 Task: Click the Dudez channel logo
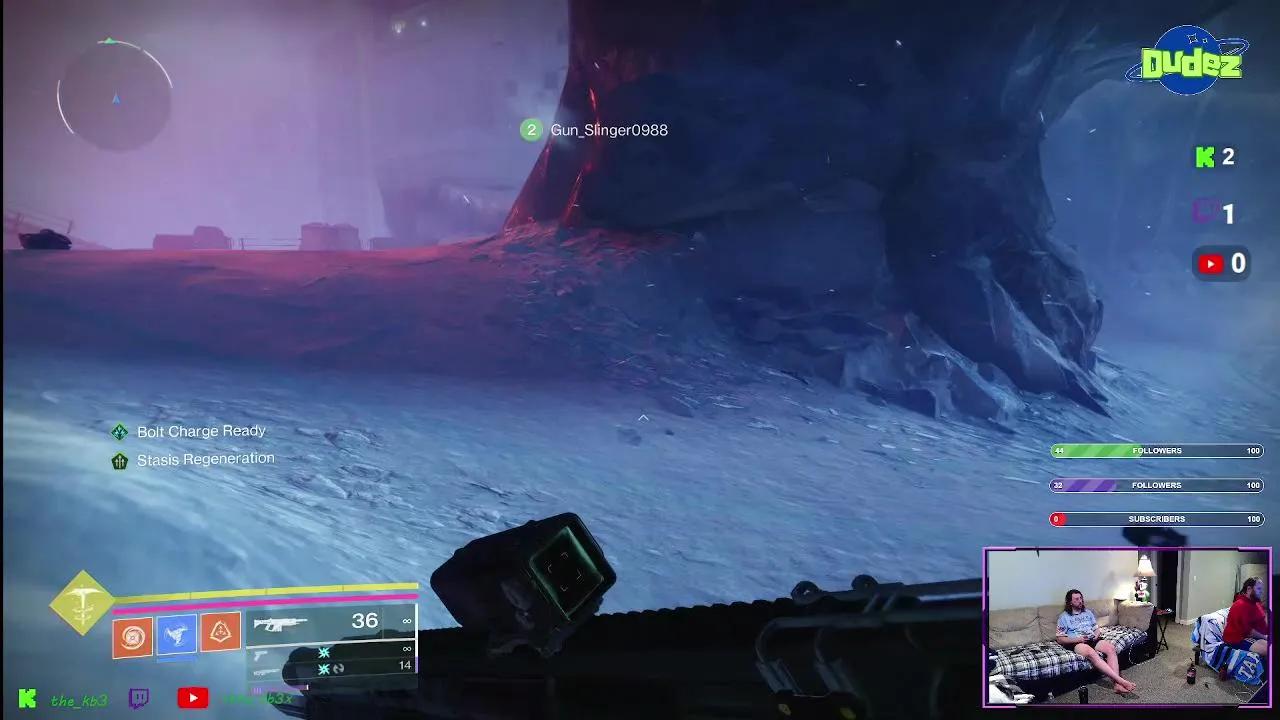tap(1188, 62)
